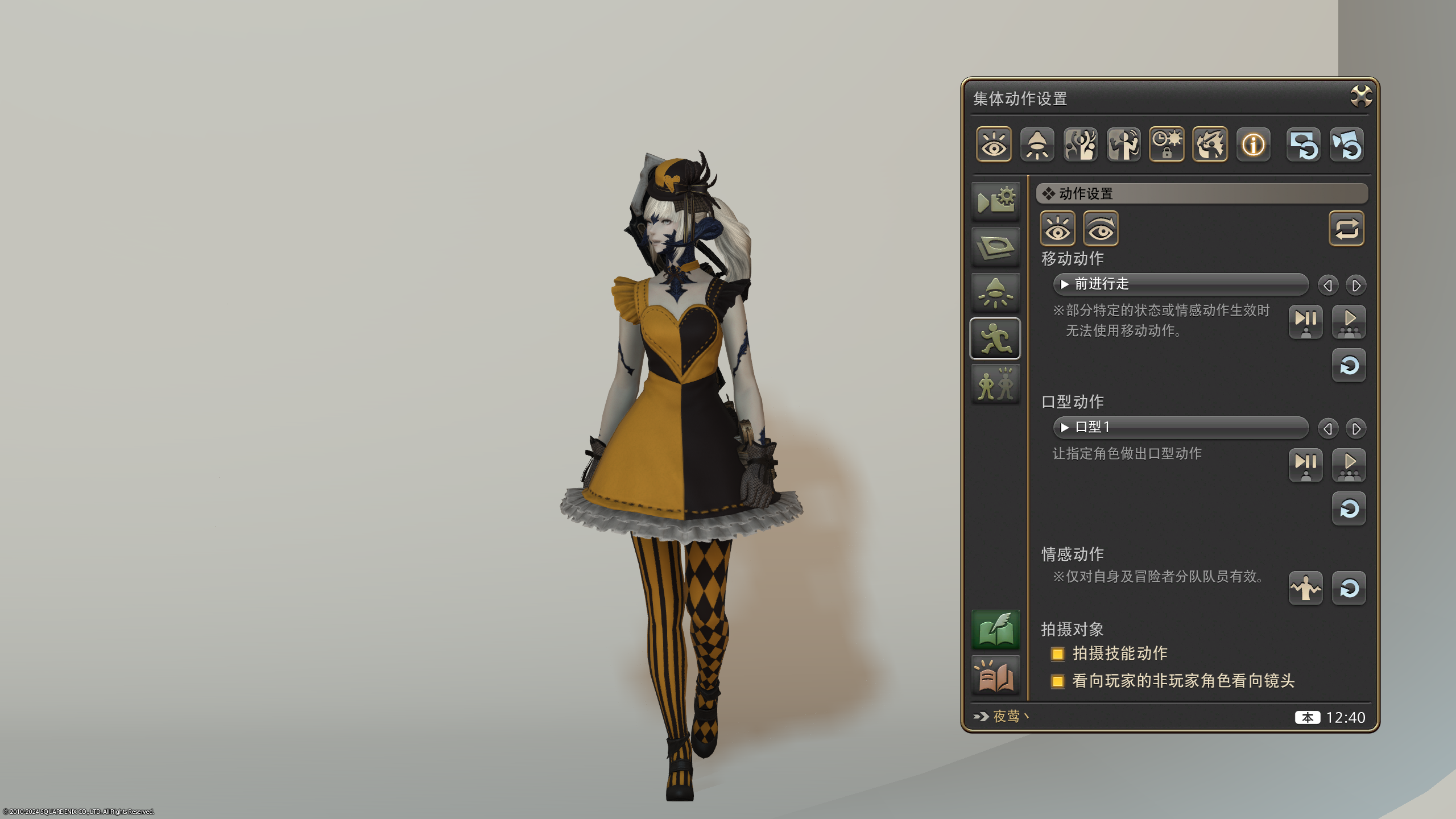
Task: Select the eye visibility icon in top toolbar
Action: [x=994, y=145]
